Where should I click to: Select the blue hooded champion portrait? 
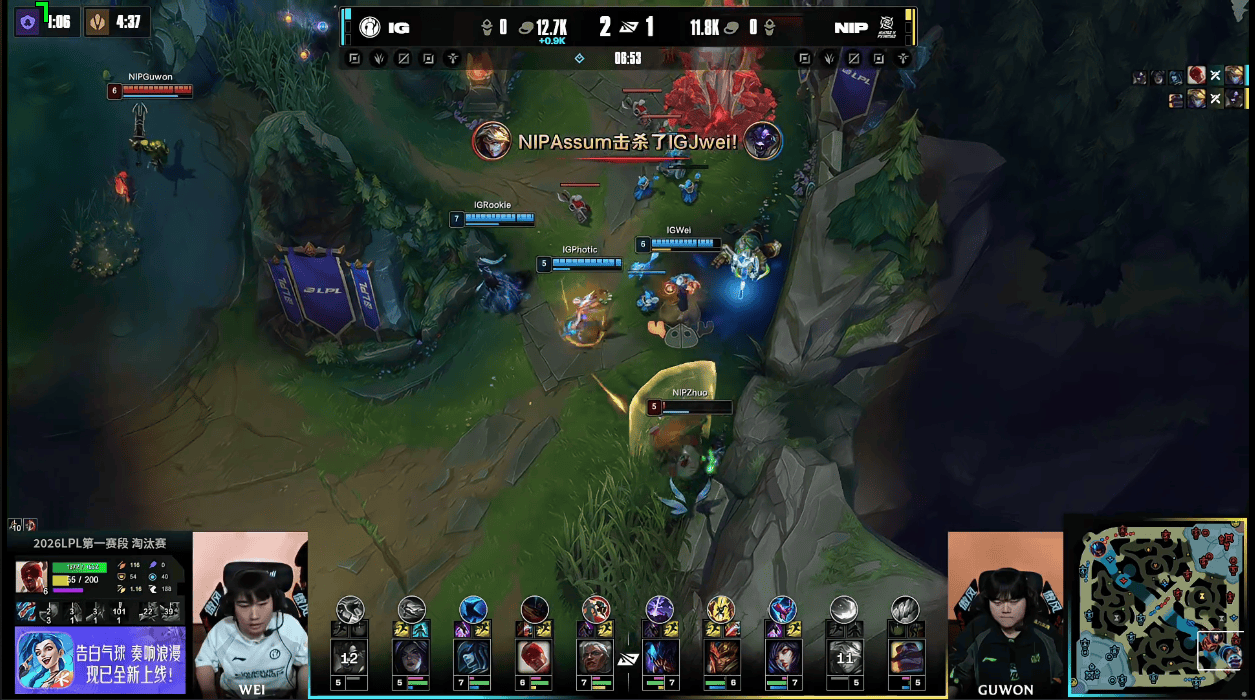coord(472,656)
